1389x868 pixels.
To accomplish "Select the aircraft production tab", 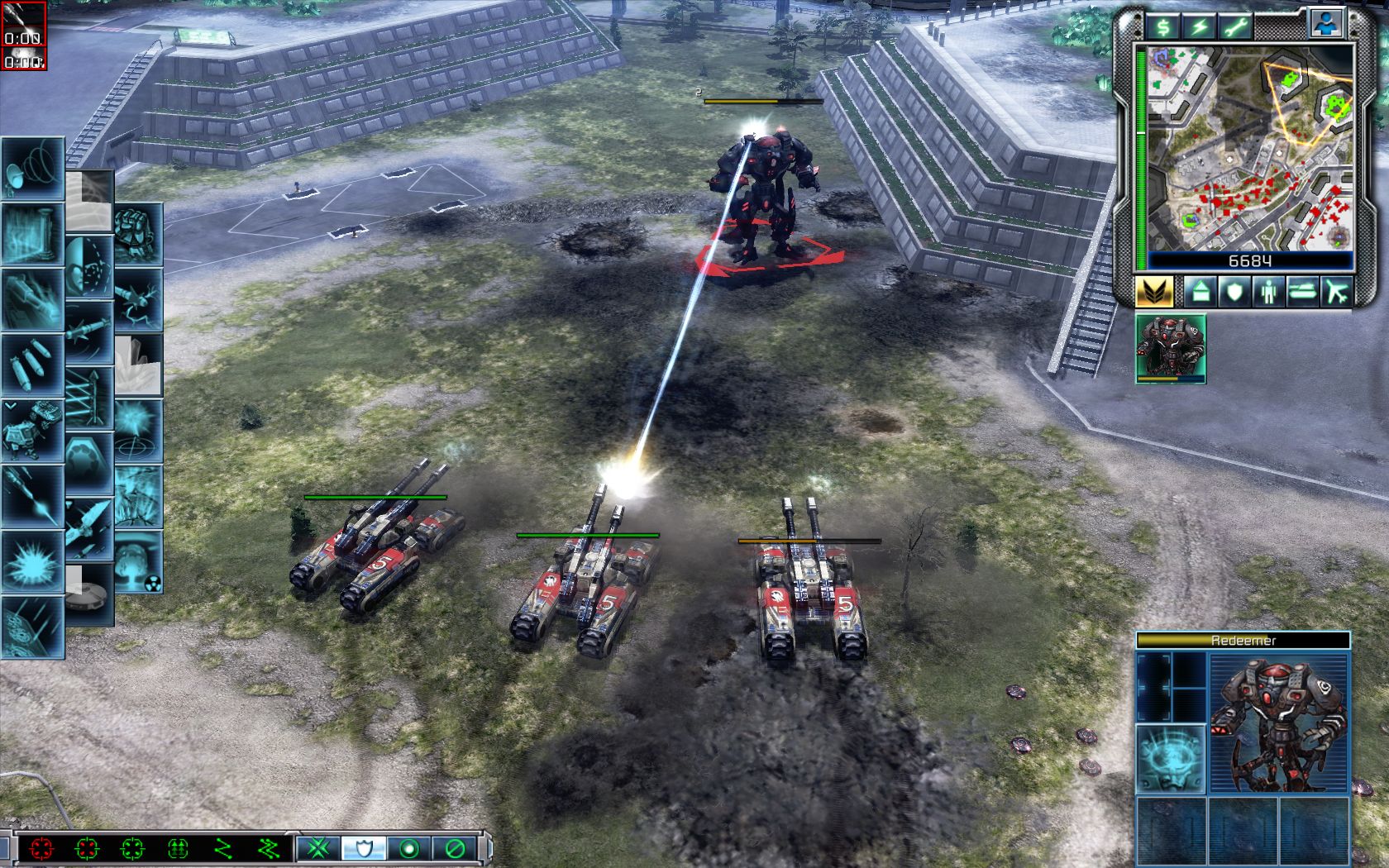I will pyautogui.click(x=1337, y=292).
